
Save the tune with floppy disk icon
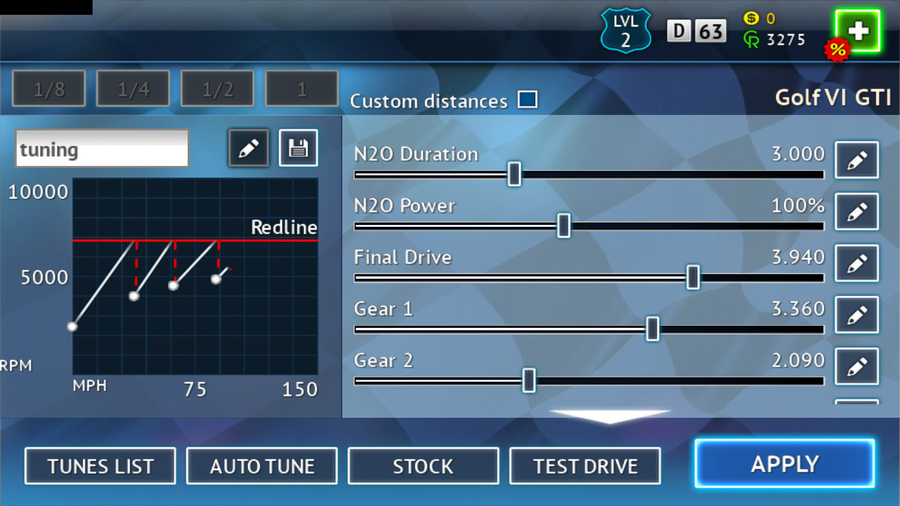(297, 149)
